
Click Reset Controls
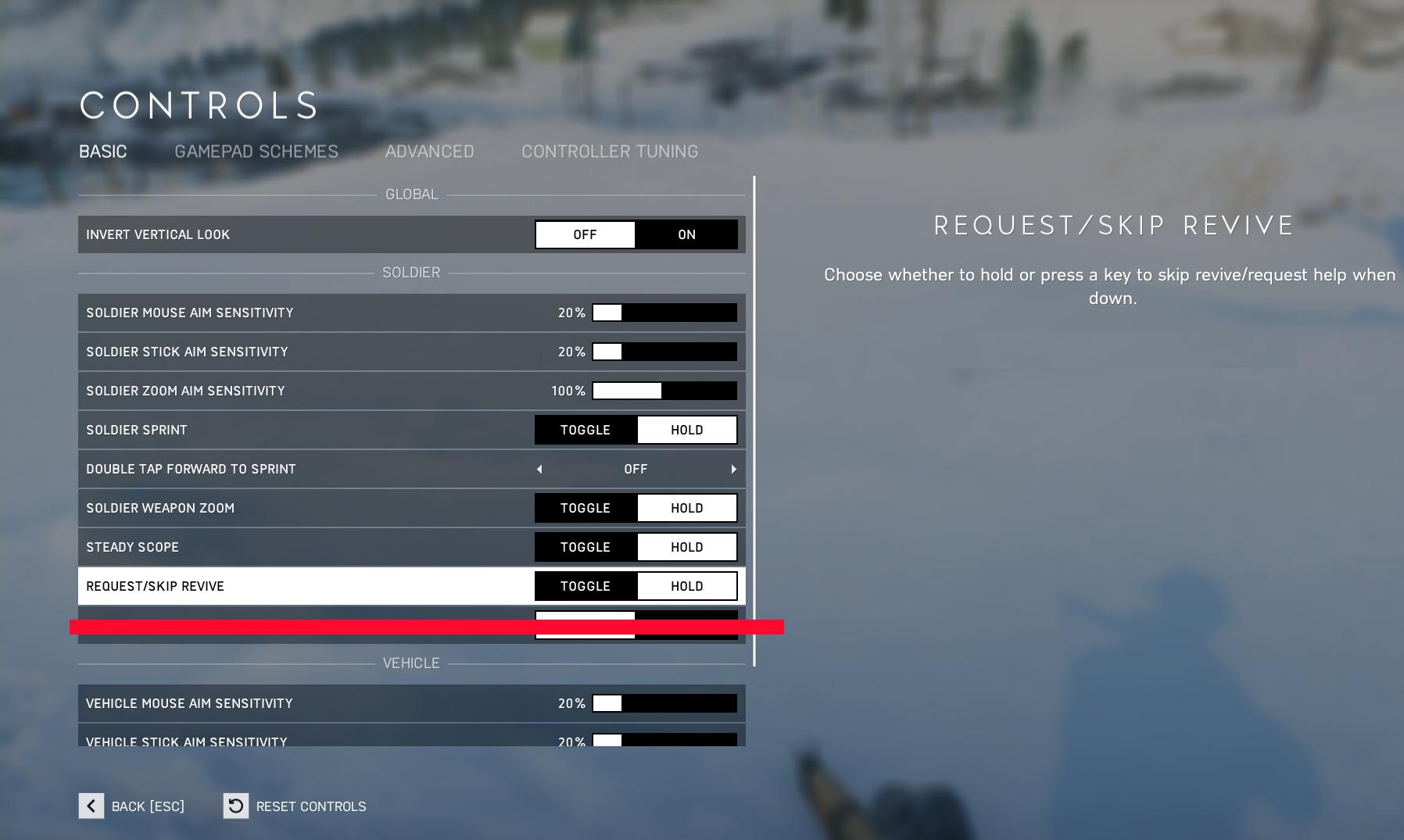pyautogui.click(x=295, y=806)
